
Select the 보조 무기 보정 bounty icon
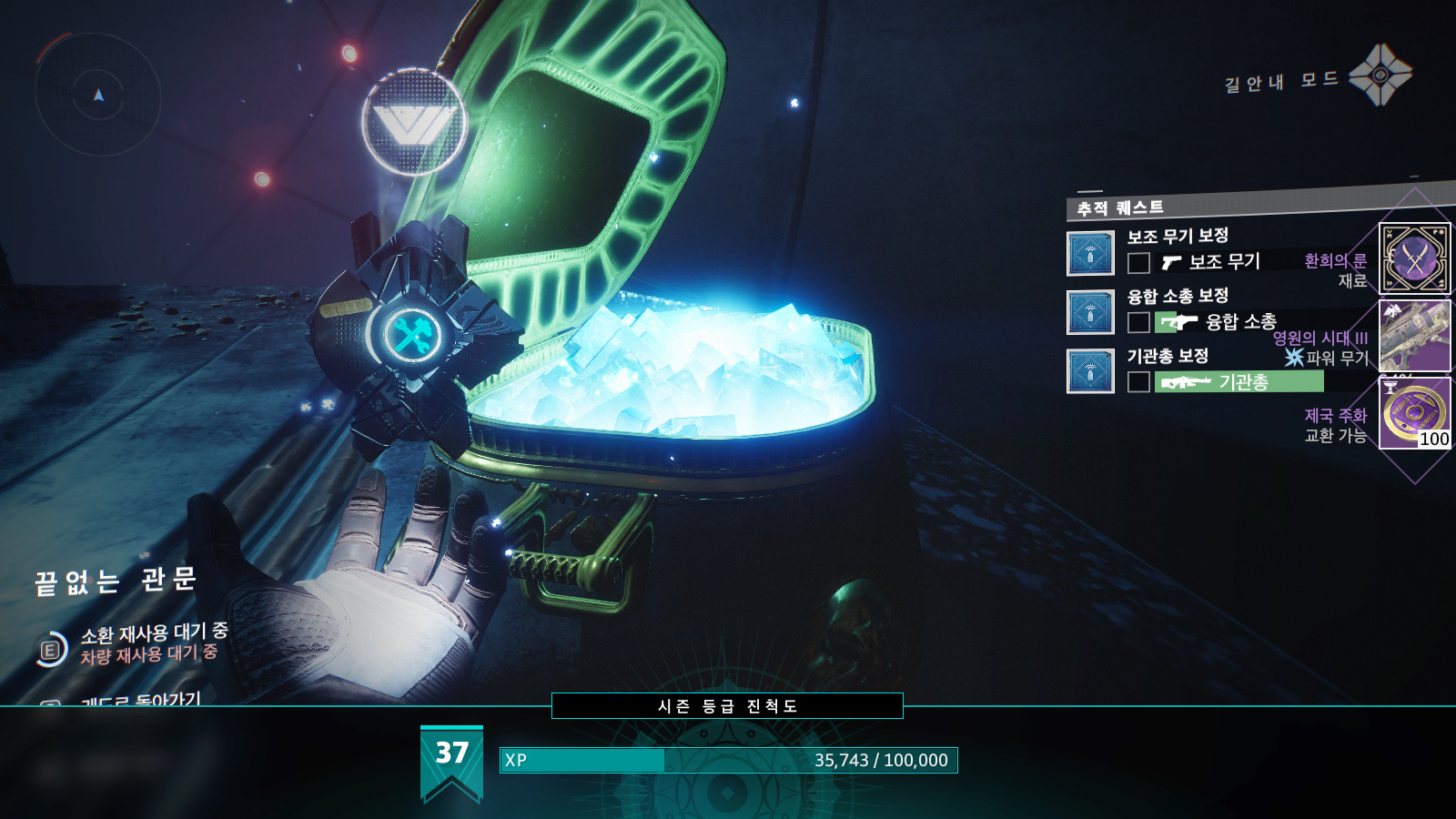(1090, 254)
